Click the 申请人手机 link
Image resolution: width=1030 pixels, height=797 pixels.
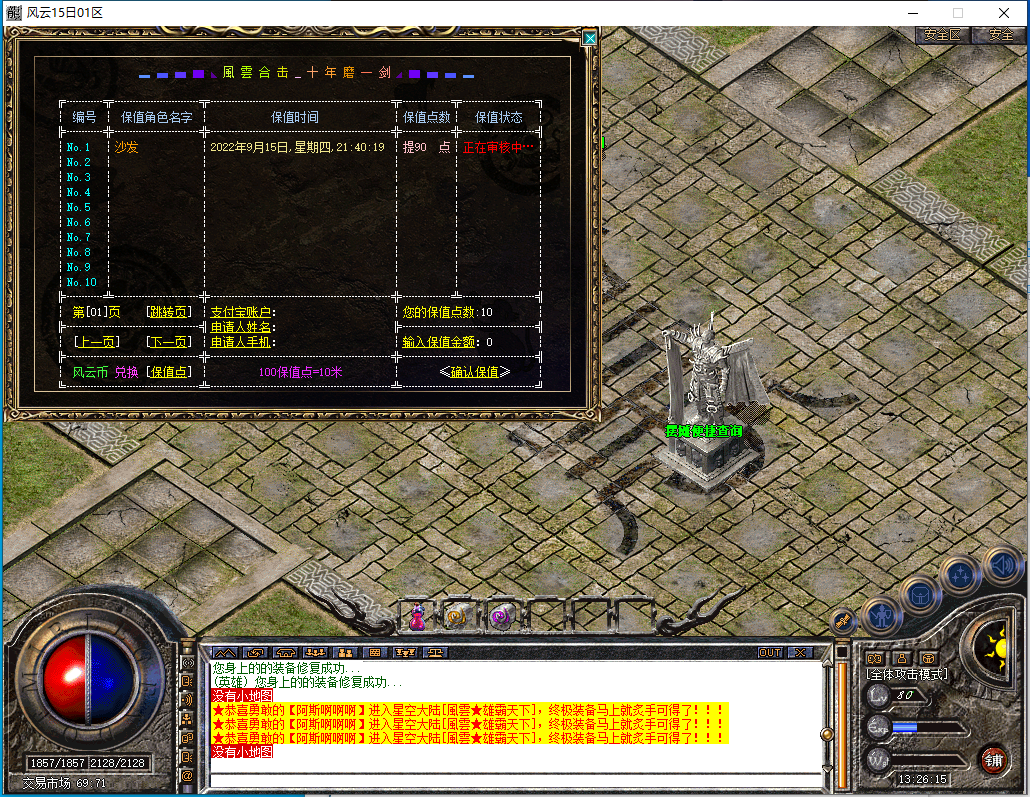tap(242, 342)
